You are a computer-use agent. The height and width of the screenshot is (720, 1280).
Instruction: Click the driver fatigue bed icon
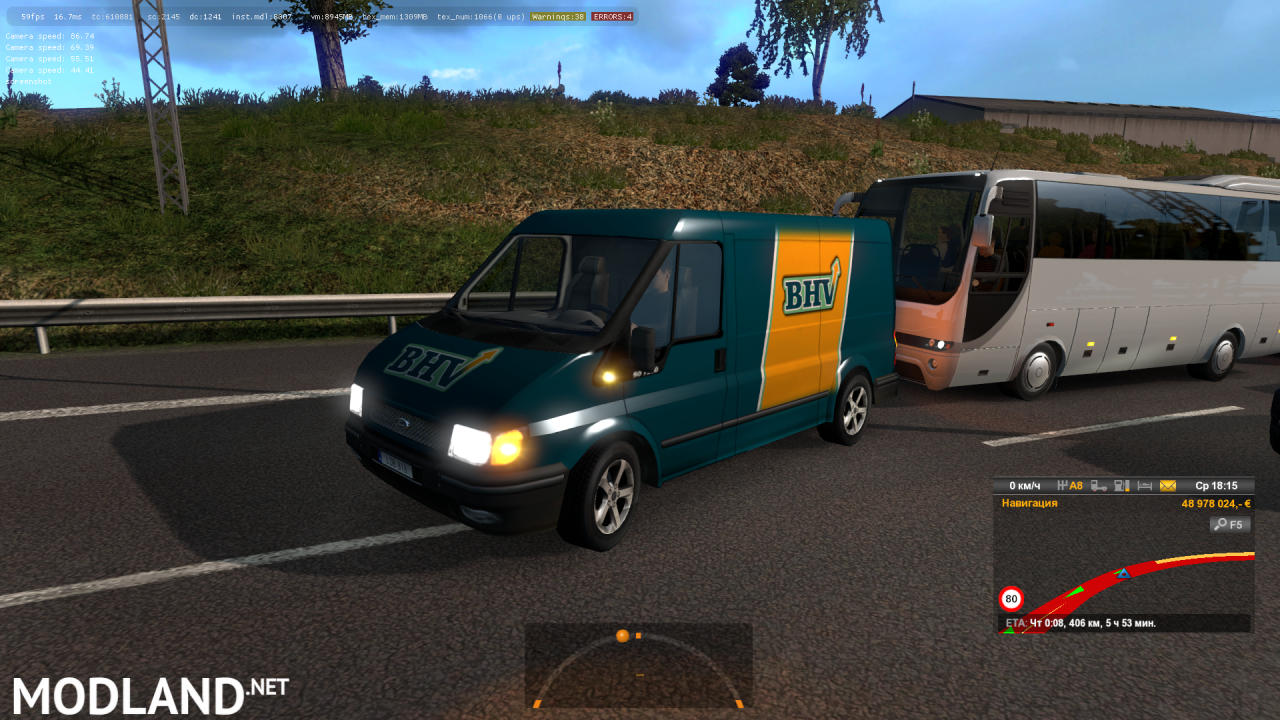1145,485
